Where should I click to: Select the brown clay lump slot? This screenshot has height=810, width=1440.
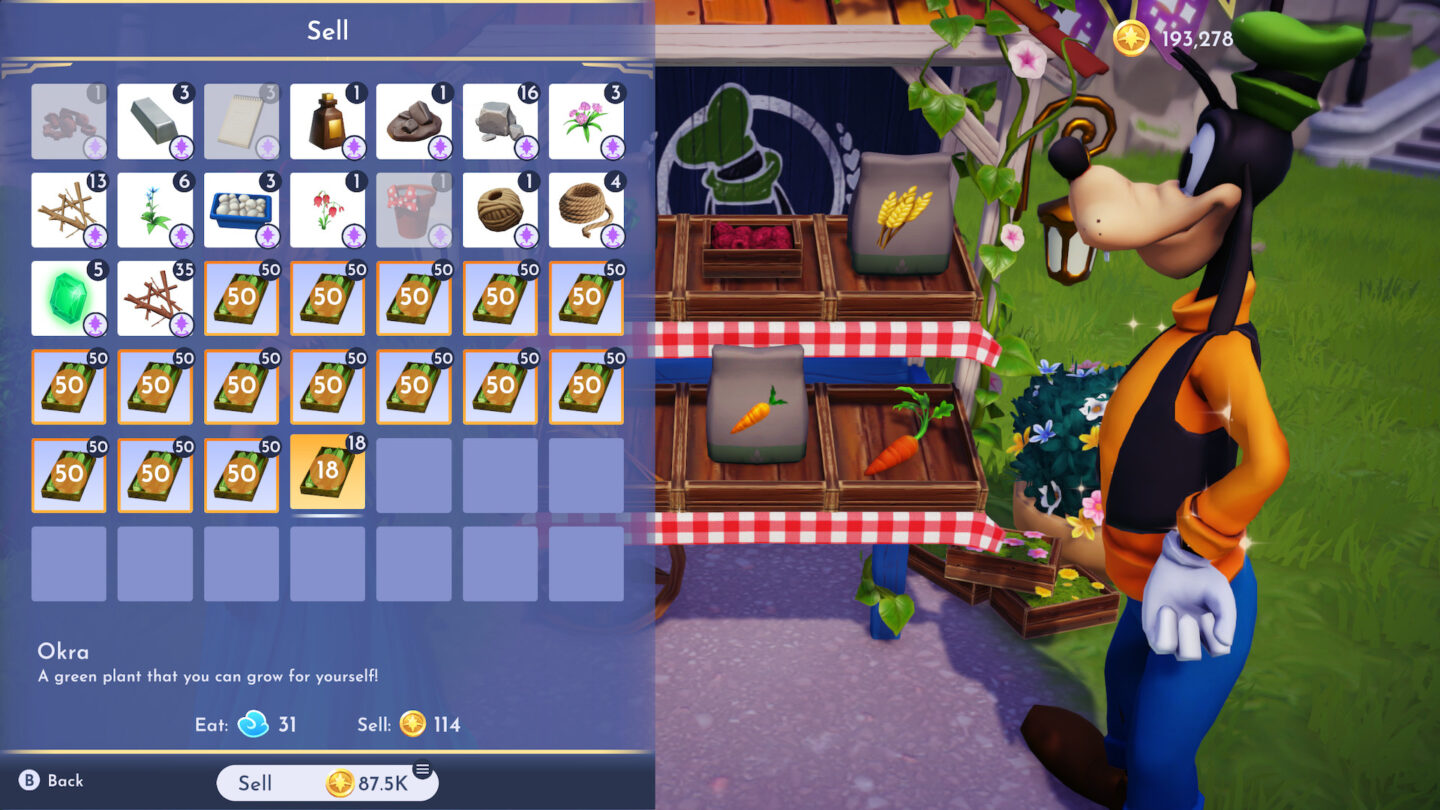[414, 122]
